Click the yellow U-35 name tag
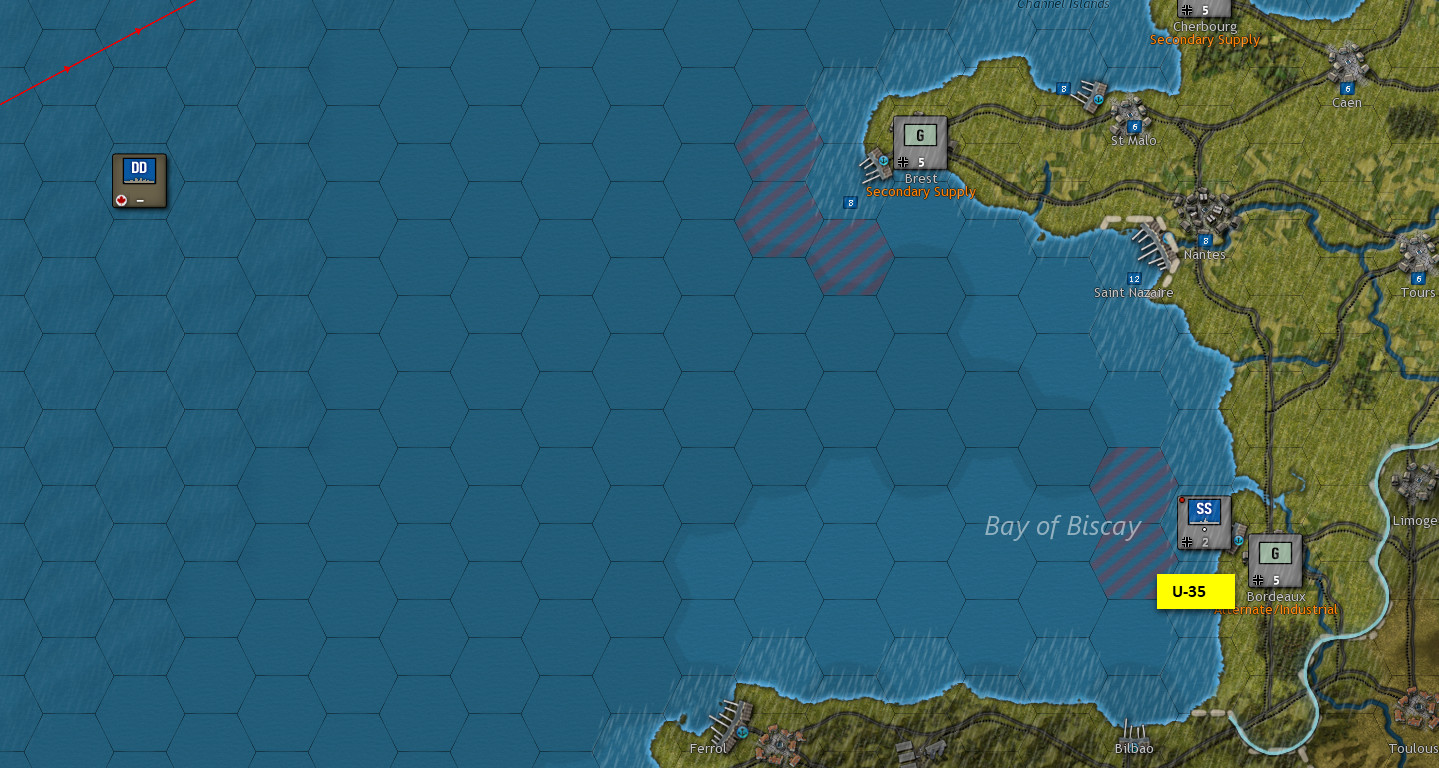This screenshot has width=1439, height=768. pyautogui.click(x=1196, y=592)
